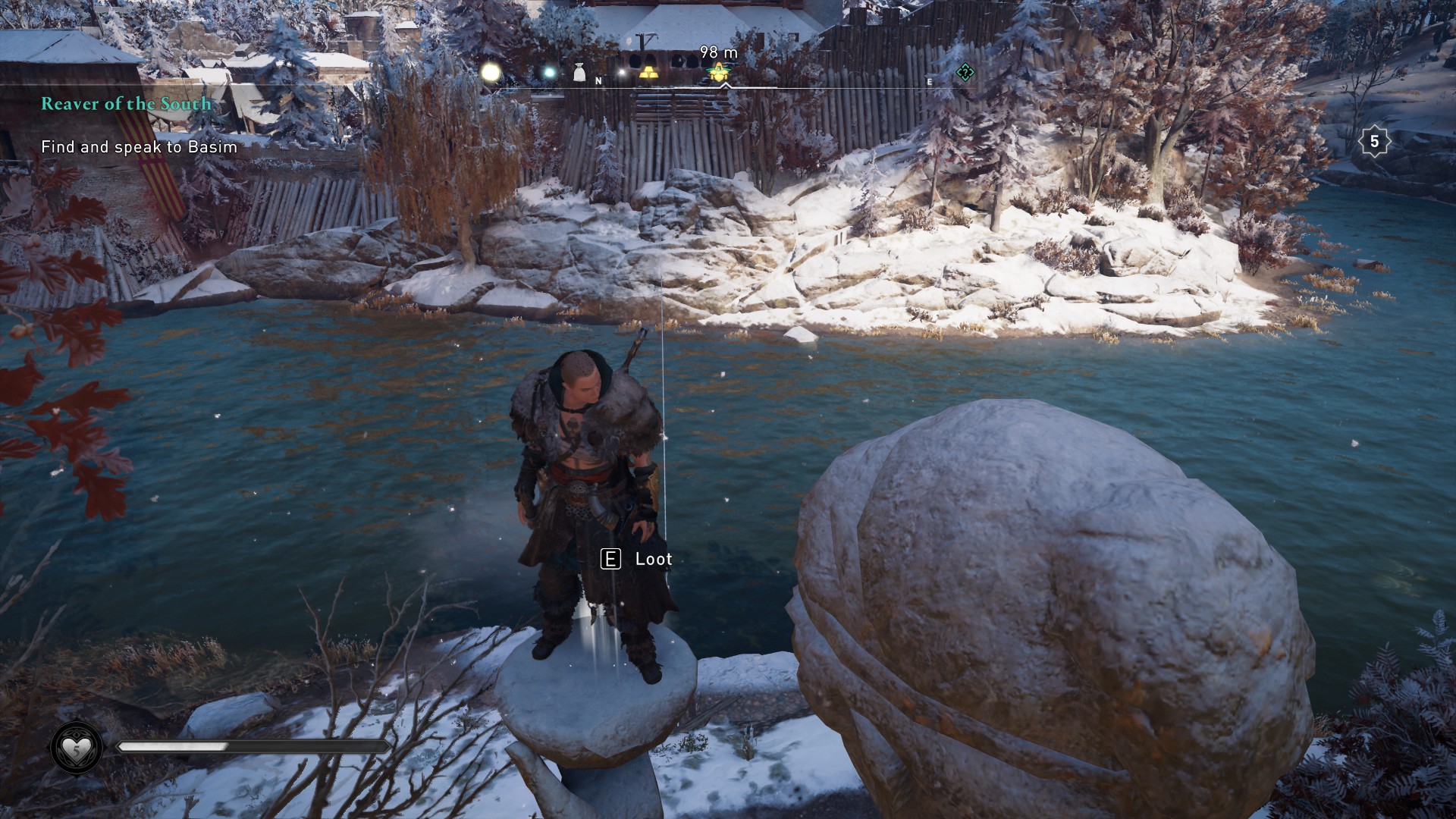Screen dimensions: 1456x819
Task: Click the gold ingot wealth compass marker
Action: (649, 73)
